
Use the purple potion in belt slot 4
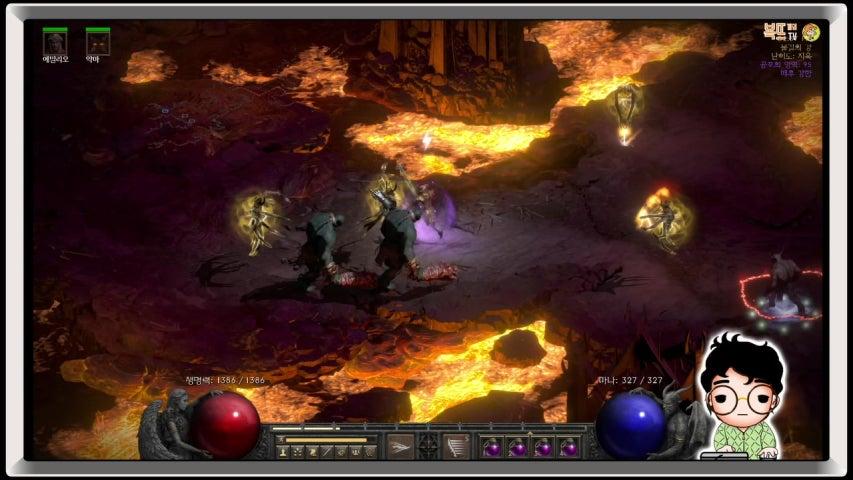pos(570,447)
